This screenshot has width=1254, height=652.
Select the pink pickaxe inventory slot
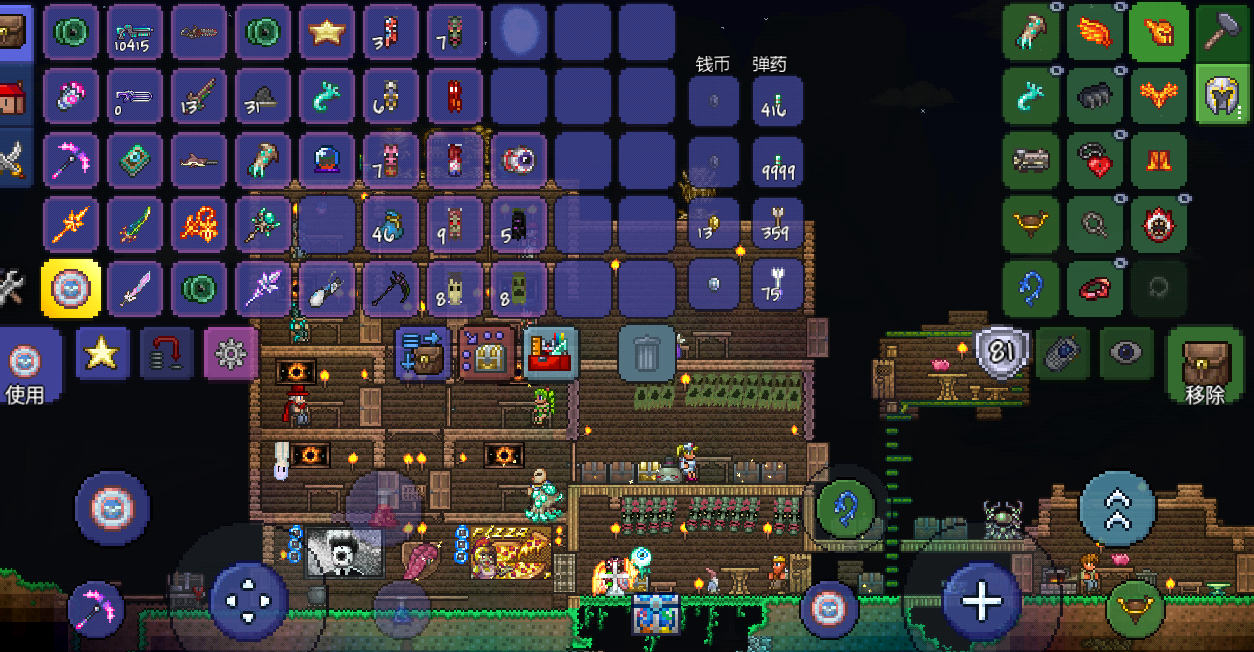click(x=71, y=160)
